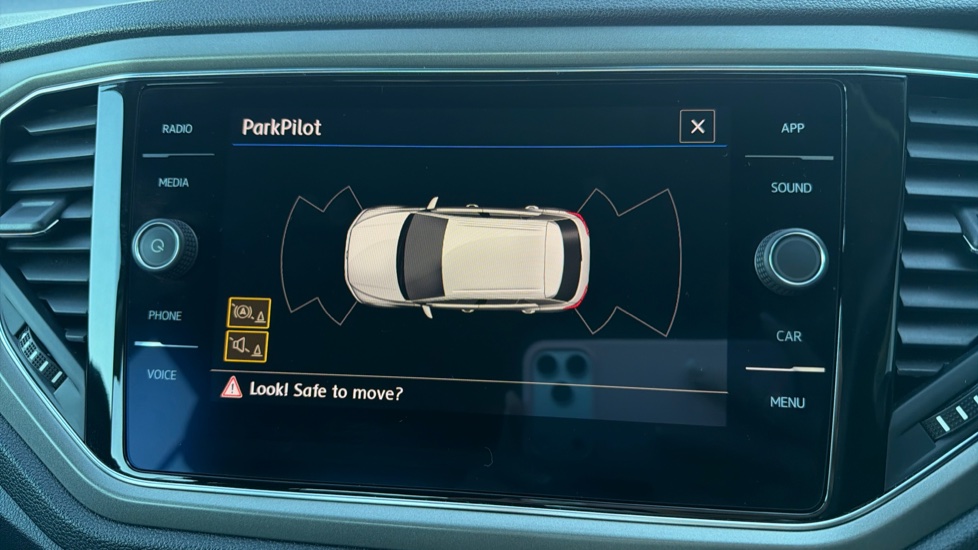
Task: Go to the main Menu
Action: tap(787, 402)
